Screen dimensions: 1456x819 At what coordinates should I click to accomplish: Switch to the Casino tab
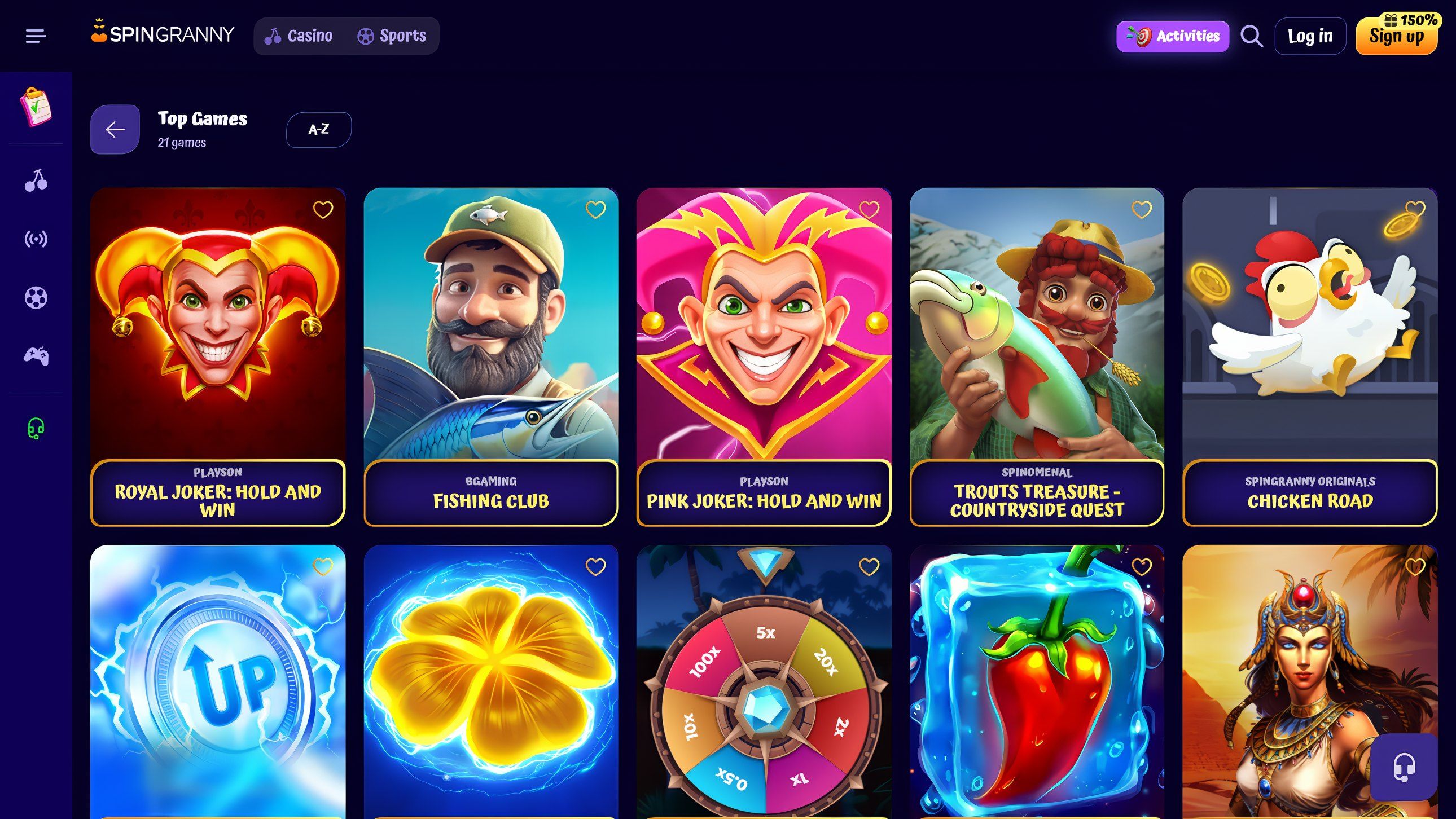(300, 35)
